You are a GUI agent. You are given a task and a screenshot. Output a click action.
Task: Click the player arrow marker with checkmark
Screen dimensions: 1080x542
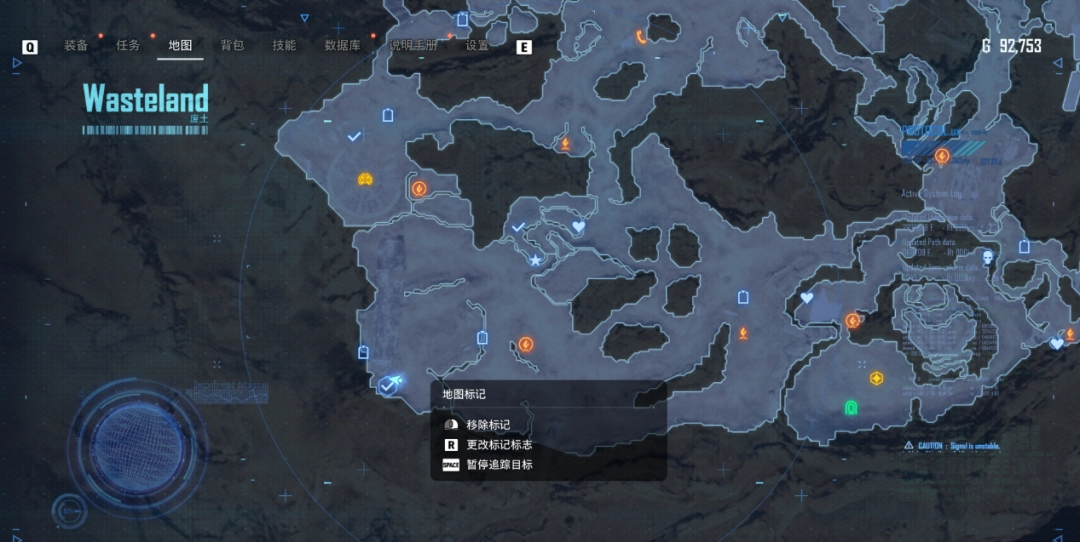[x=390, y=384]
